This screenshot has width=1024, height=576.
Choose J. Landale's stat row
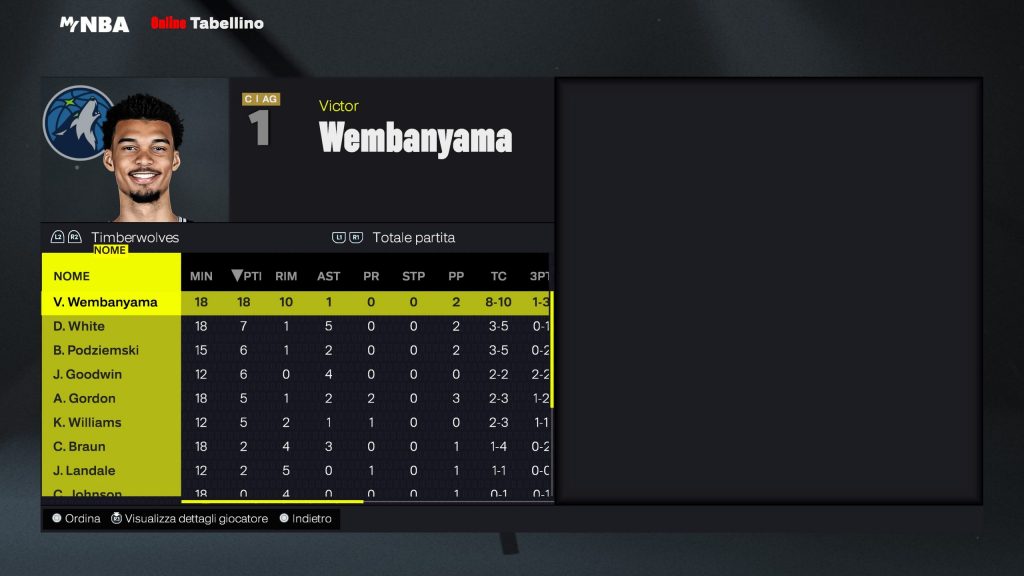tap(84, 470)
